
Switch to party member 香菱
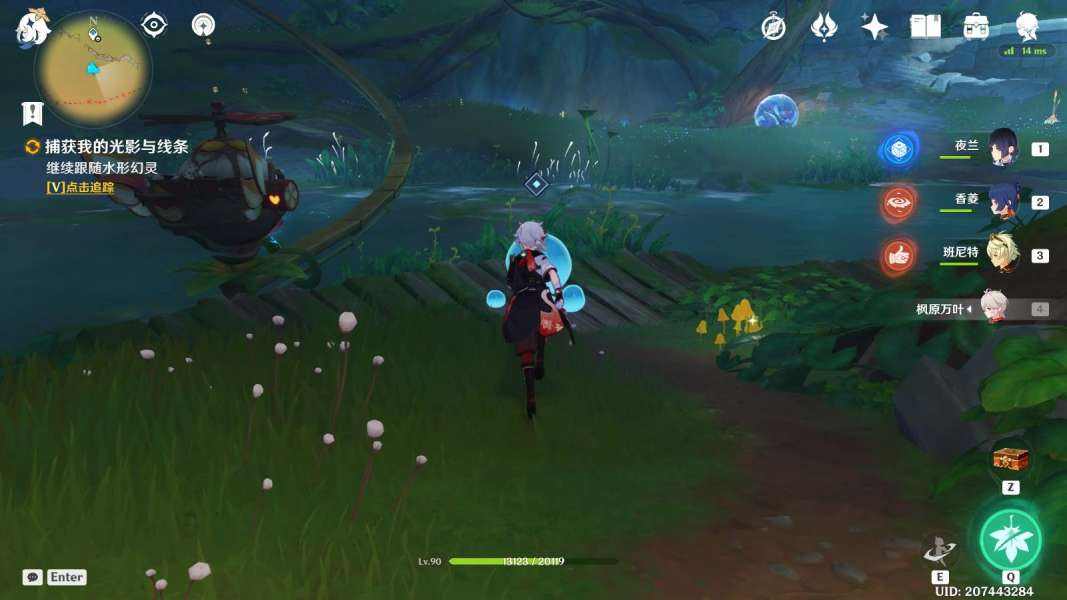(1003, 201)
